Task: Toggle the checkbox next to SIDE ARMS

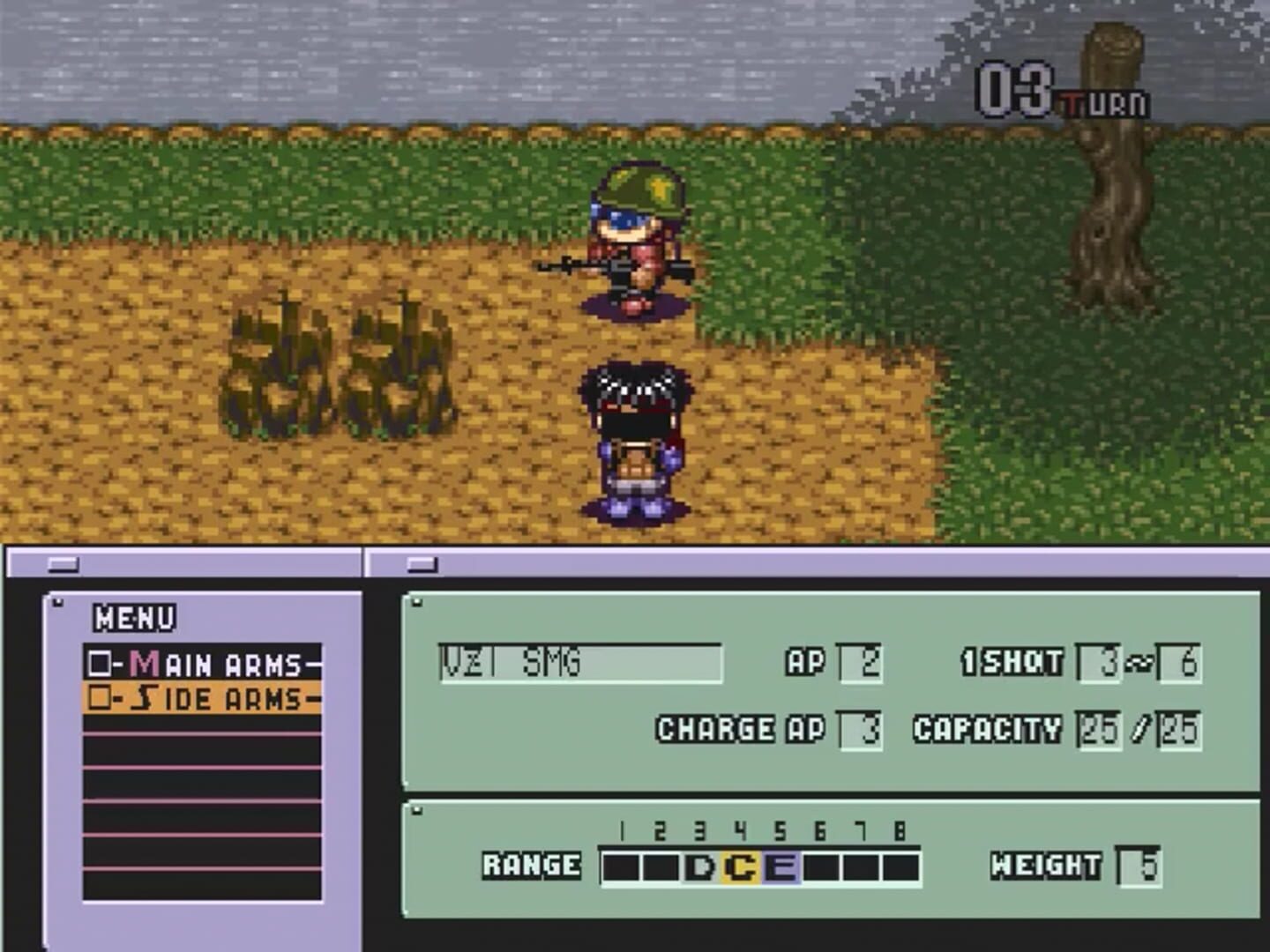Action: coord(100,697)
